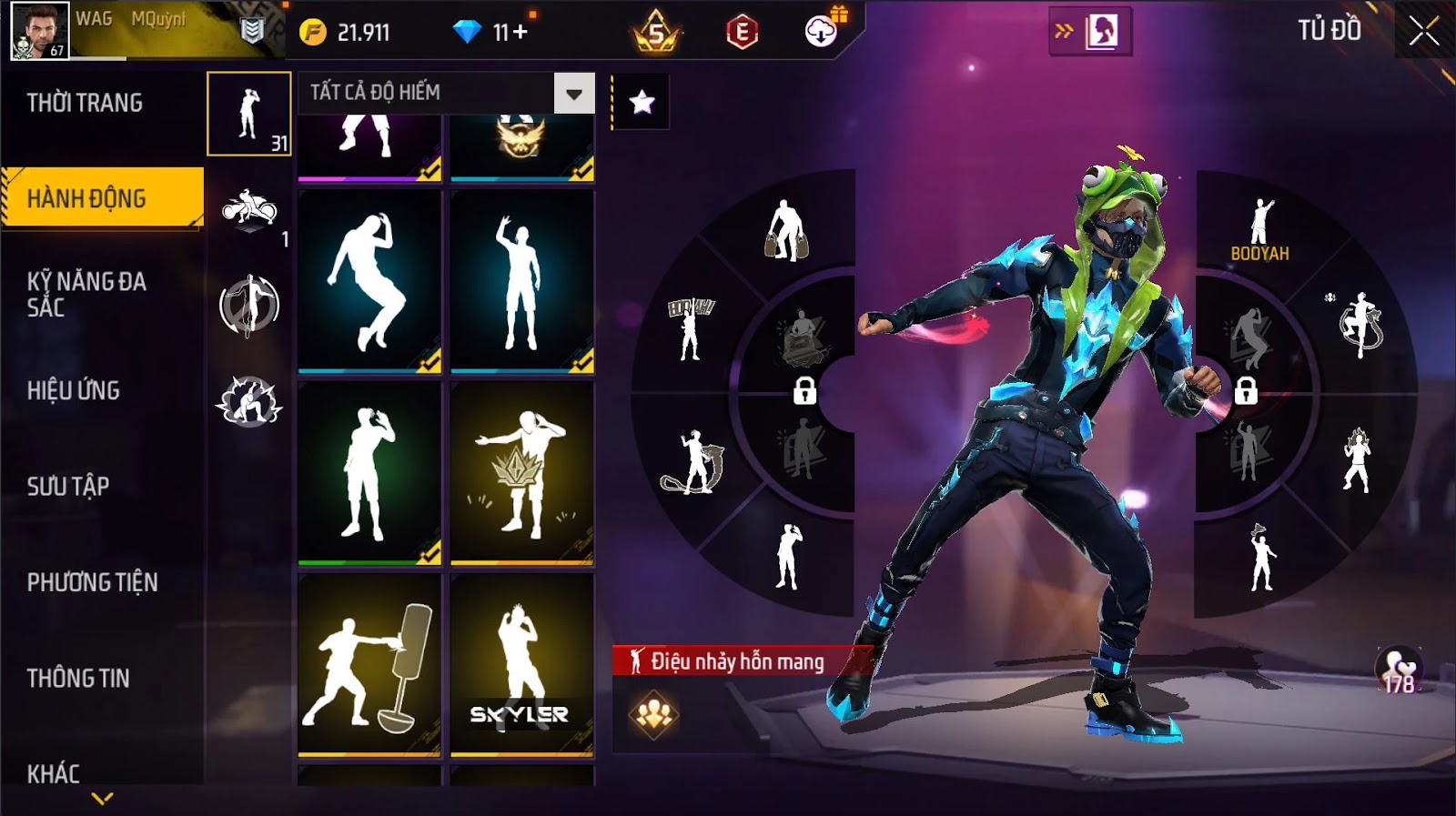
Task: Switch to Kỹ Năng Đa Sắc tab
Action: tap(86, 294)
